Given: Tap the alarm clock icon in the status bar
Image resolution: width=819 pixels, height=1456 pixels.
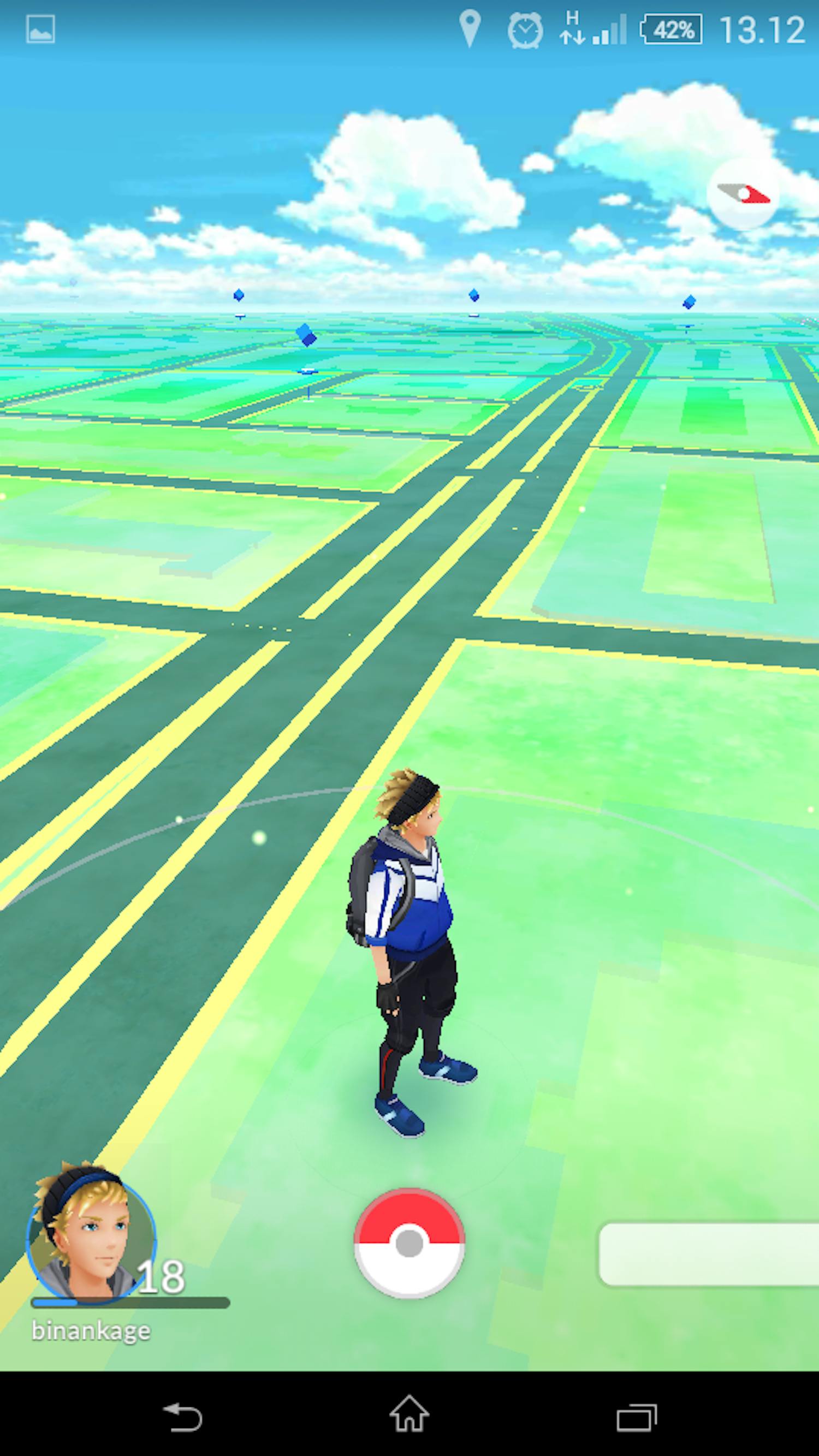Looking at the screenshot, I should tap(525, 29).
